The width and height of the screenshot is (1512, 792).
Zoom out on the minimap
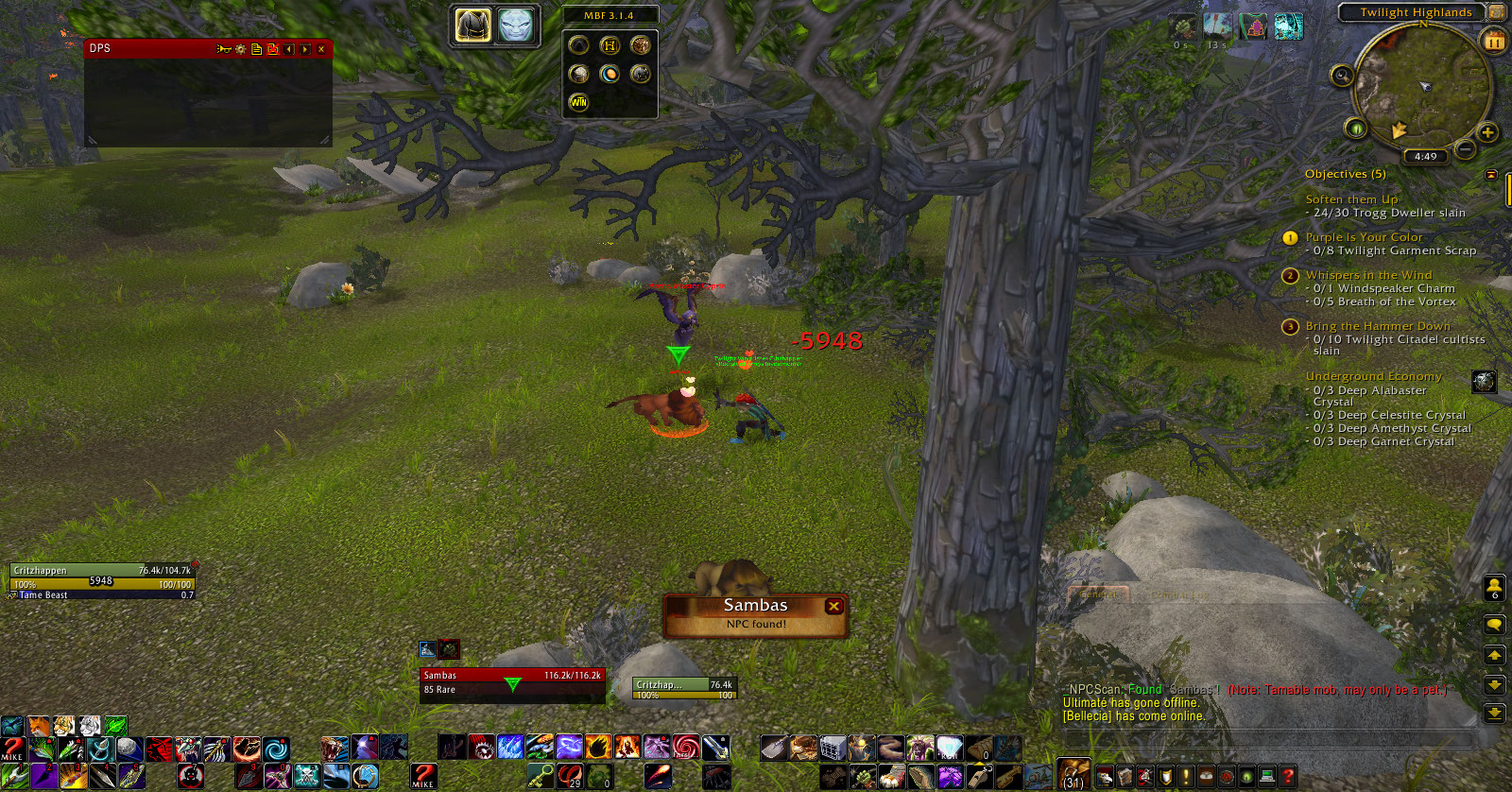click(x=1465, y=149)
